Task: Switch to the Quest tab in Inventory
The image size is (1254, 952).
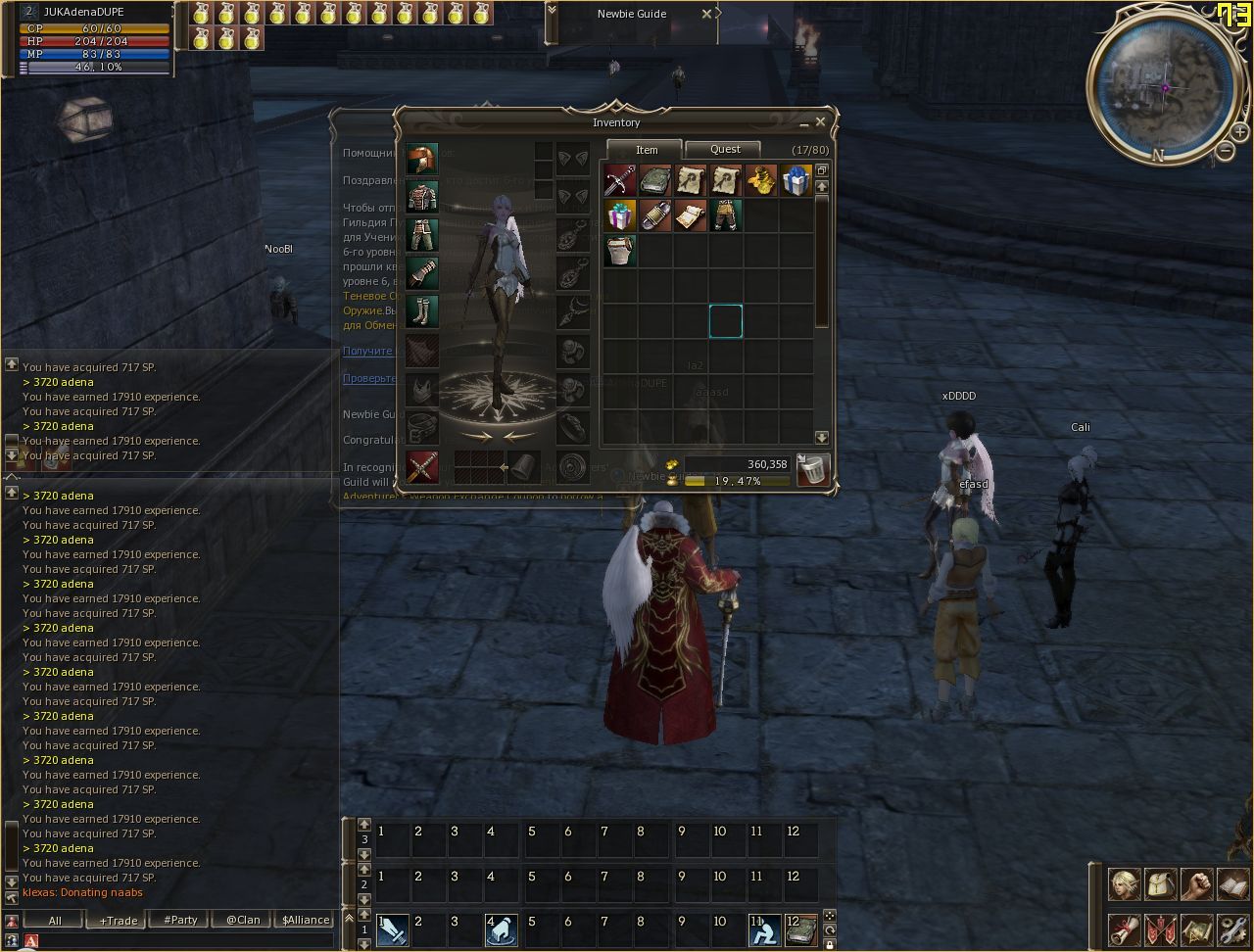Action: coord(725,149)
